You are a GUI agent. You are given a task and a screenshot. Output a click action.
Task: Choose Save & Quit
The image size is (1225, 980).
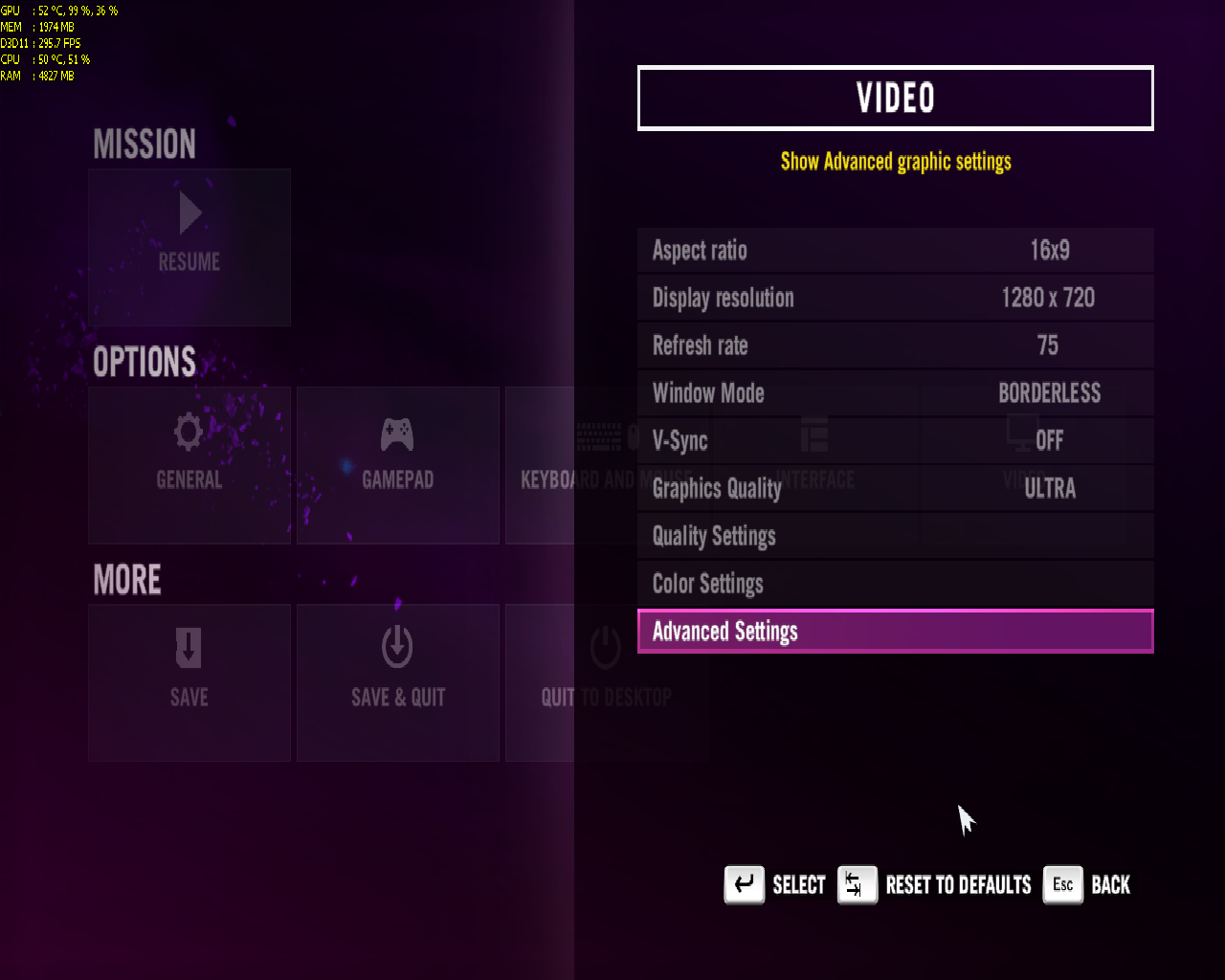pyautogui.click(x=397, y=682)
